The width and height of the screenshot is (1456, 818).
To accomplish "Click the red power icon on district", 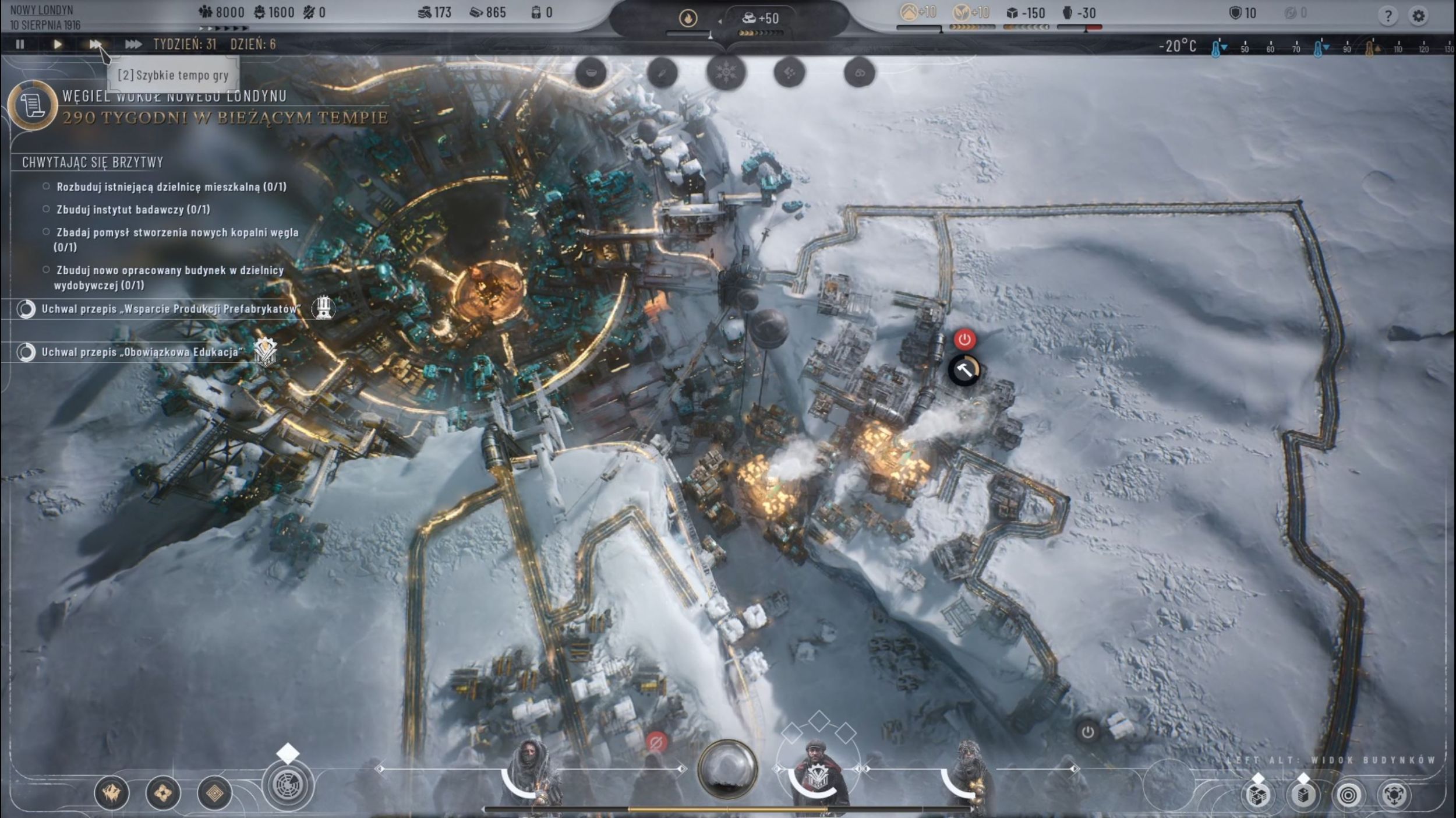I will [x=964, y=339].
